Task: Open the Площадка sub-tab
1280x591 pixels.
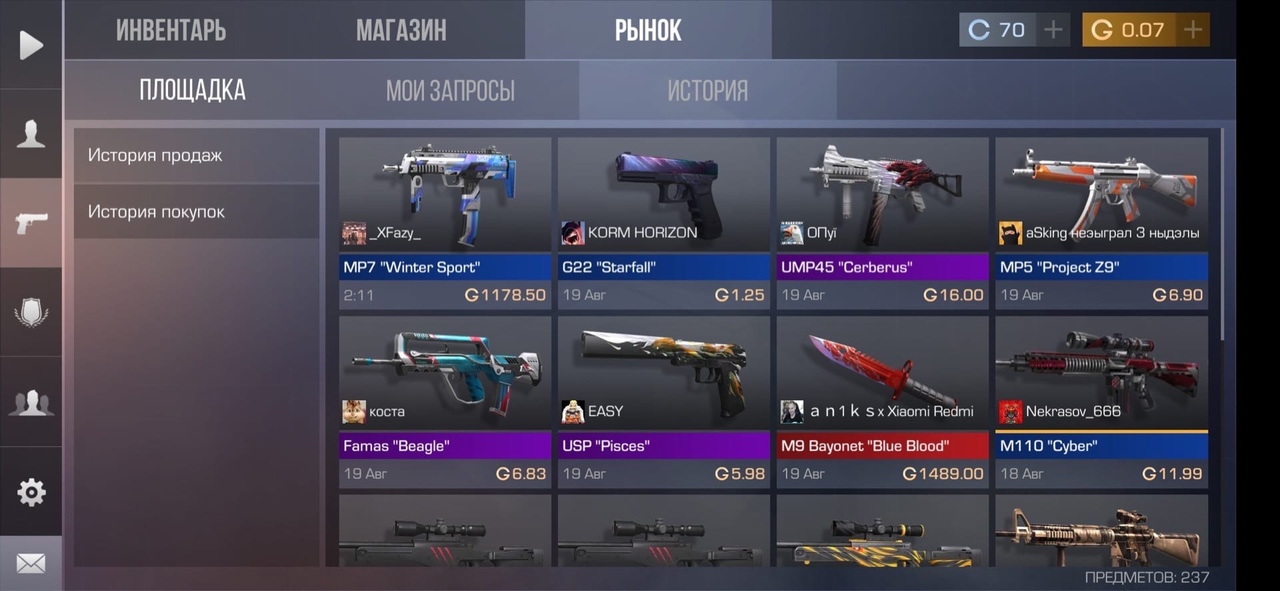Action: pyautogui.click(x=193, y=91)
